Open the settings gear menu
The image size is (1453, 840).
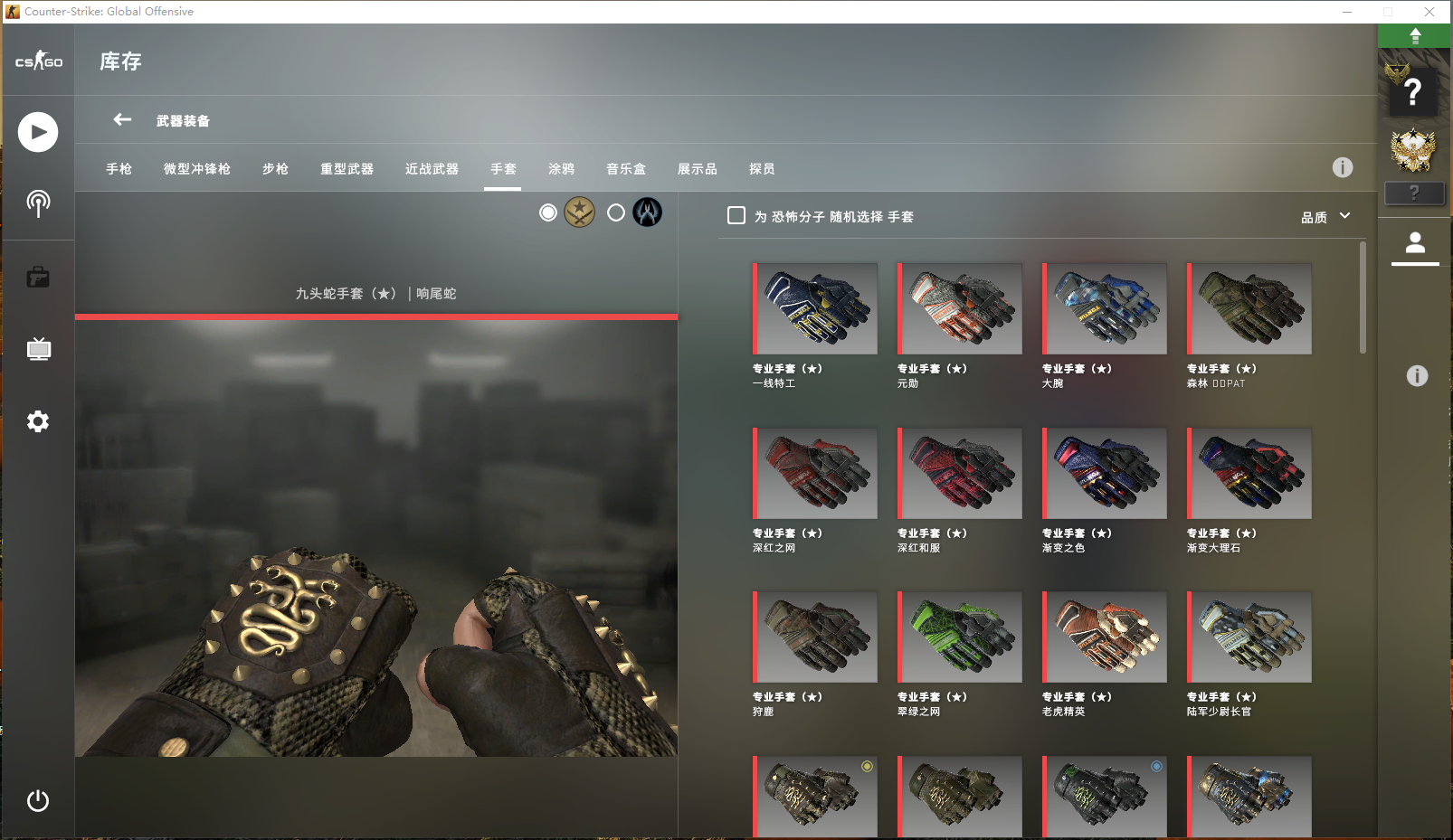(x=38, y=421)
